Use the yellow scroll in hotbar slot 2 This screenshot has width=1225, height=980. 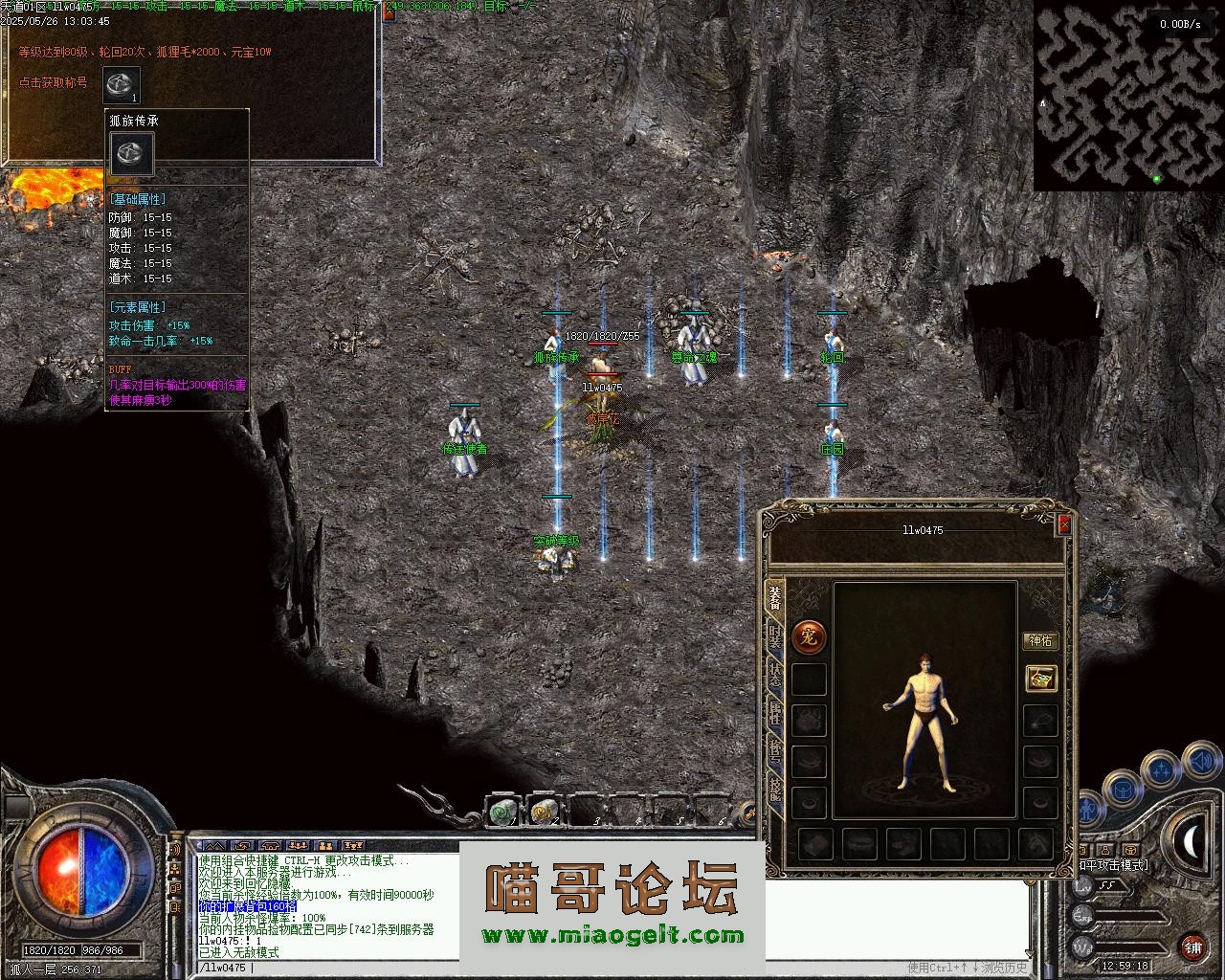(544, 812)
